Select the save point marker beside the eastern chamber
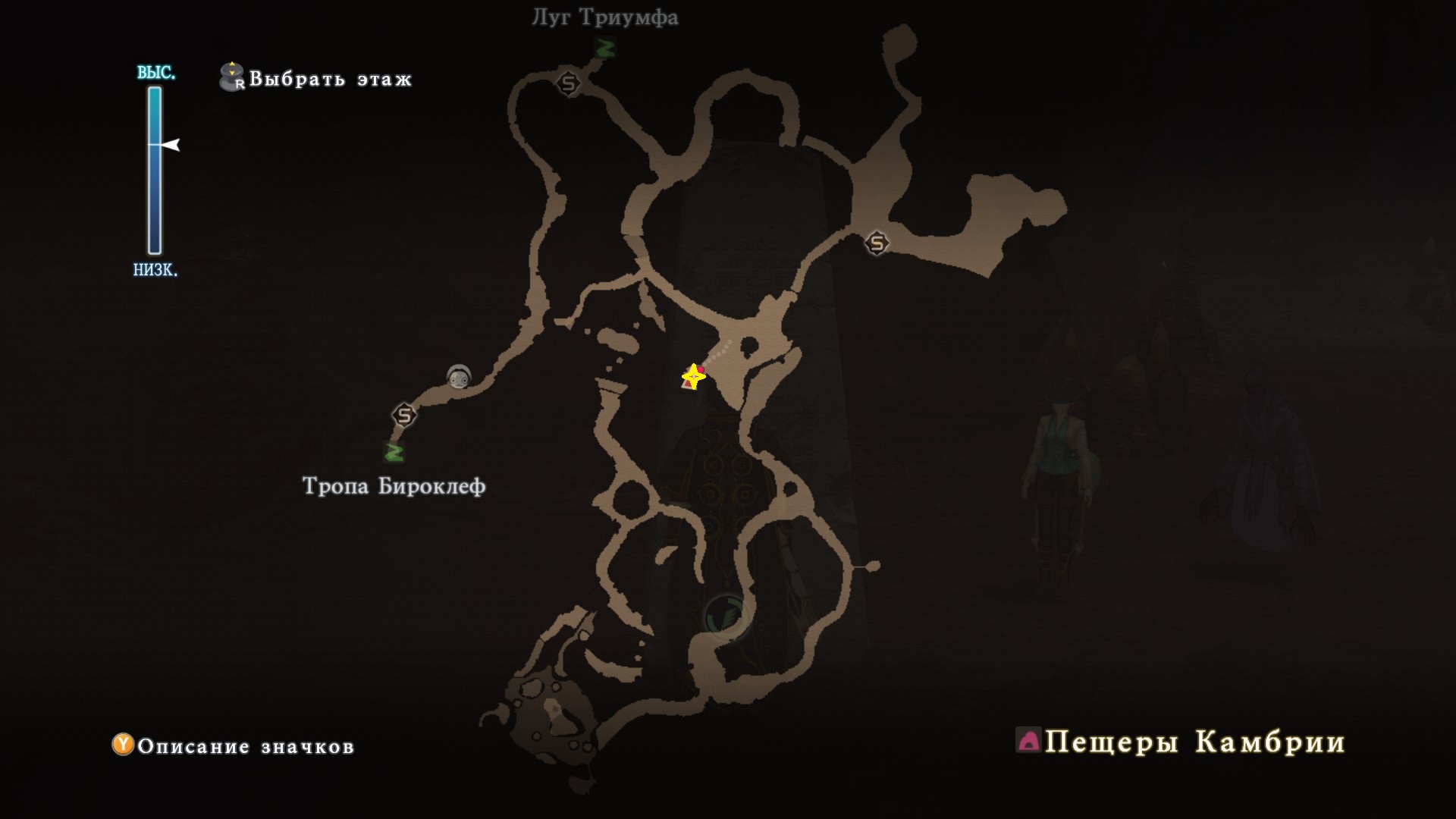 tap(877, 243)
